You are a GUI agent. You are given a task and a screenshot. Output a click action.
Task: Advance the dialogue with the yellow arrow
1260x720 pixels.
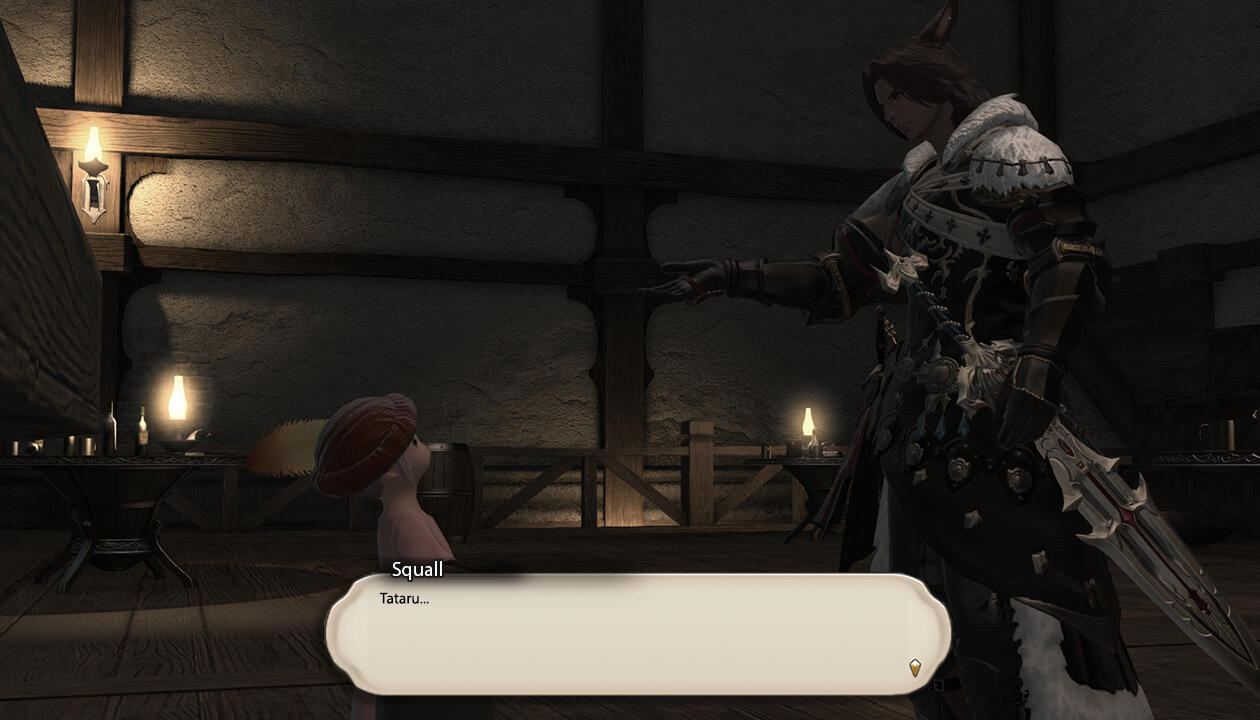click(914, 667)
